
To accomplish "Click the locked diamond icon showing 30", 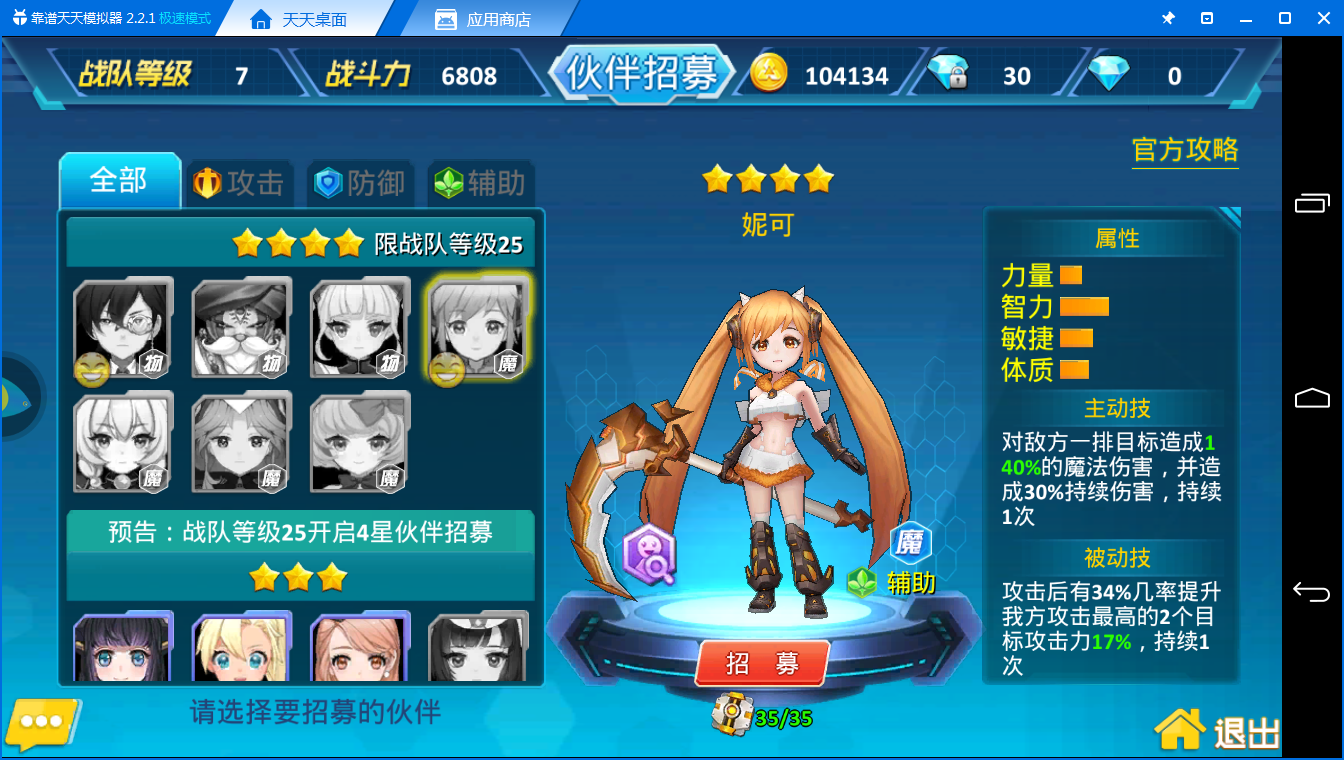I will click(948, 74).
